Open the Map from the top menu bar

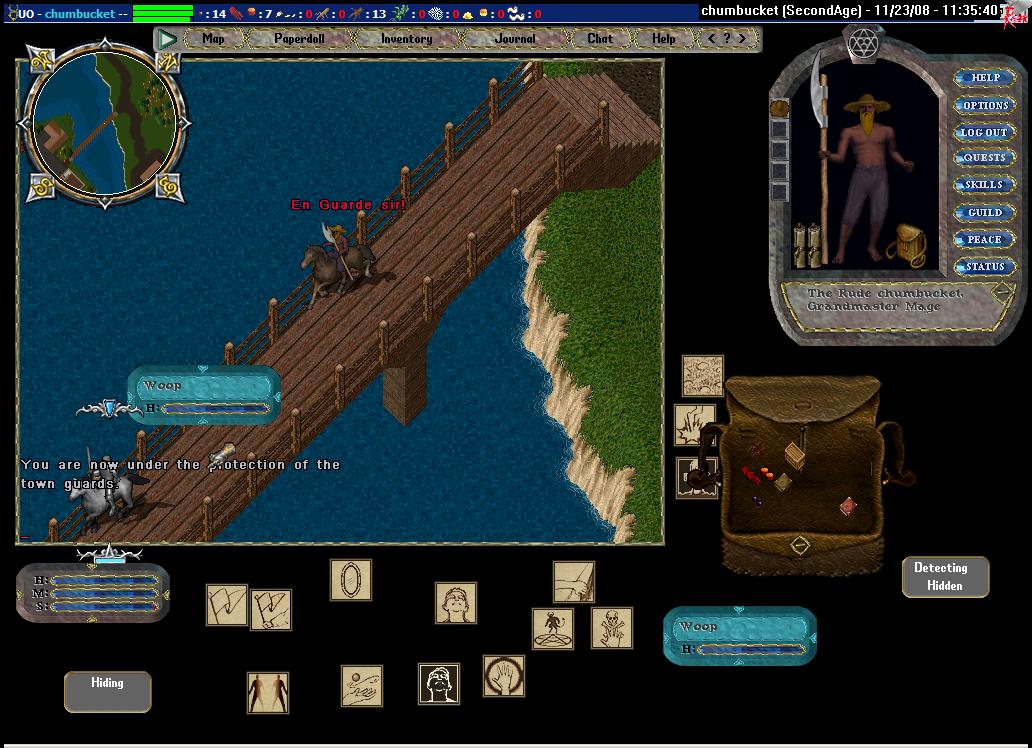coord(214,39)
